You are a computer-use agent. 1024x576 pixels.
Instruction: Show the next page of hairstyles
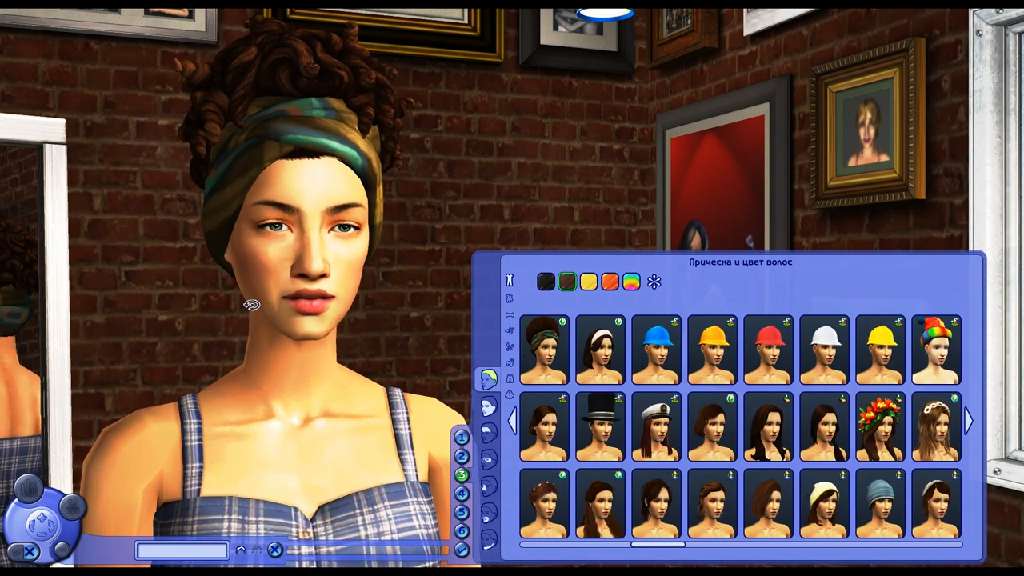[x=968, y=421]
